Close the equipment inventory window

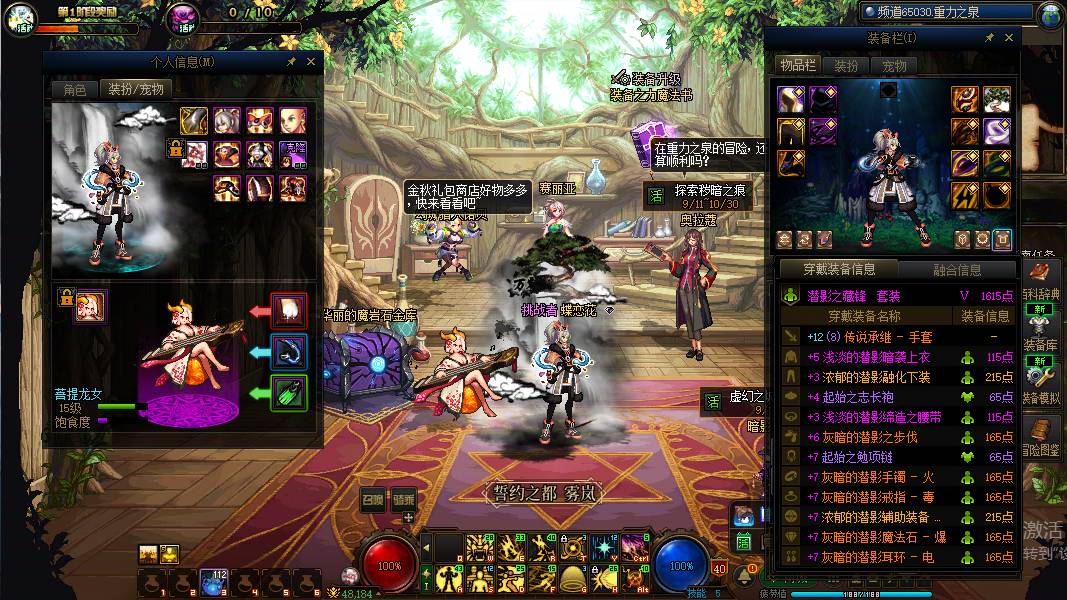[1009, 38]
